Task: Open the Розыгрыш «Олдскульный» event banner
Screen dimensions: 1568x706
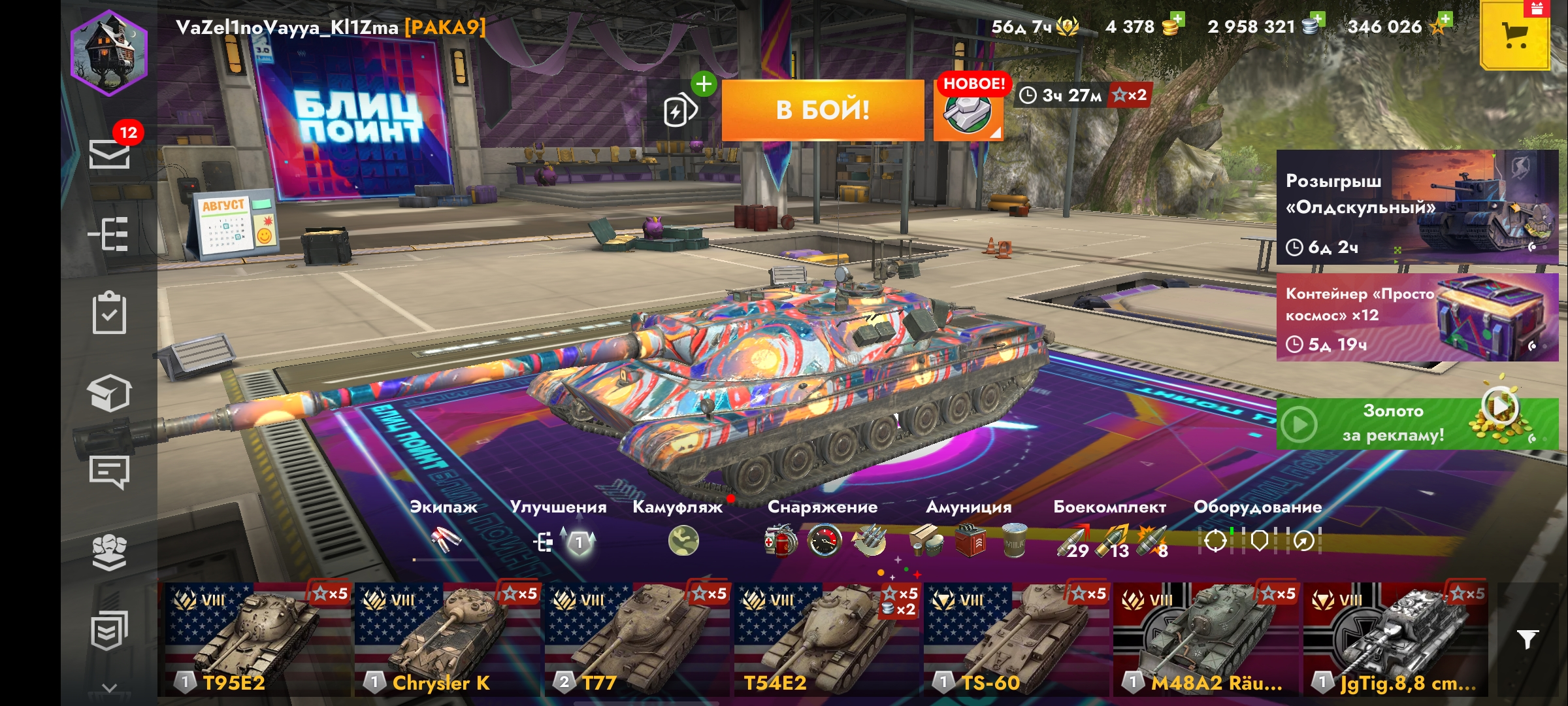Action: coord(1416,207)
